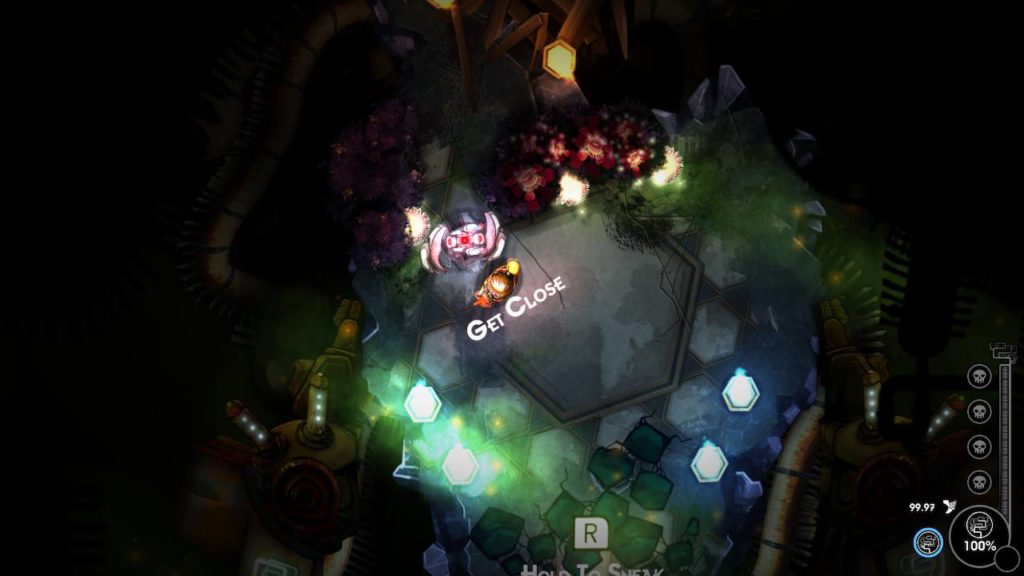The height and width of the screenshot is (576, 1024).
Task: Click the large circuit gauge icon showing 100%
Action: click(979, 530)
